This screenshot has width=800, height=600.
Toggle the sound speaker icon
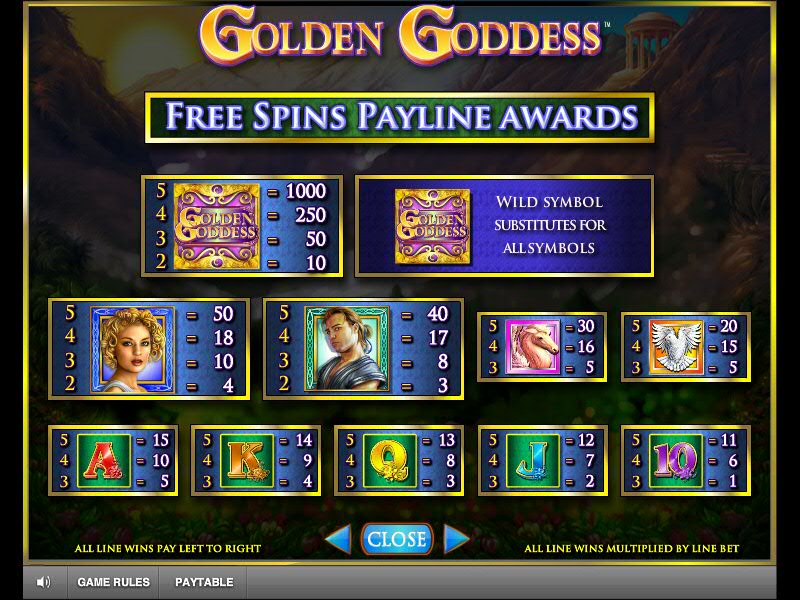coord(44,582)
